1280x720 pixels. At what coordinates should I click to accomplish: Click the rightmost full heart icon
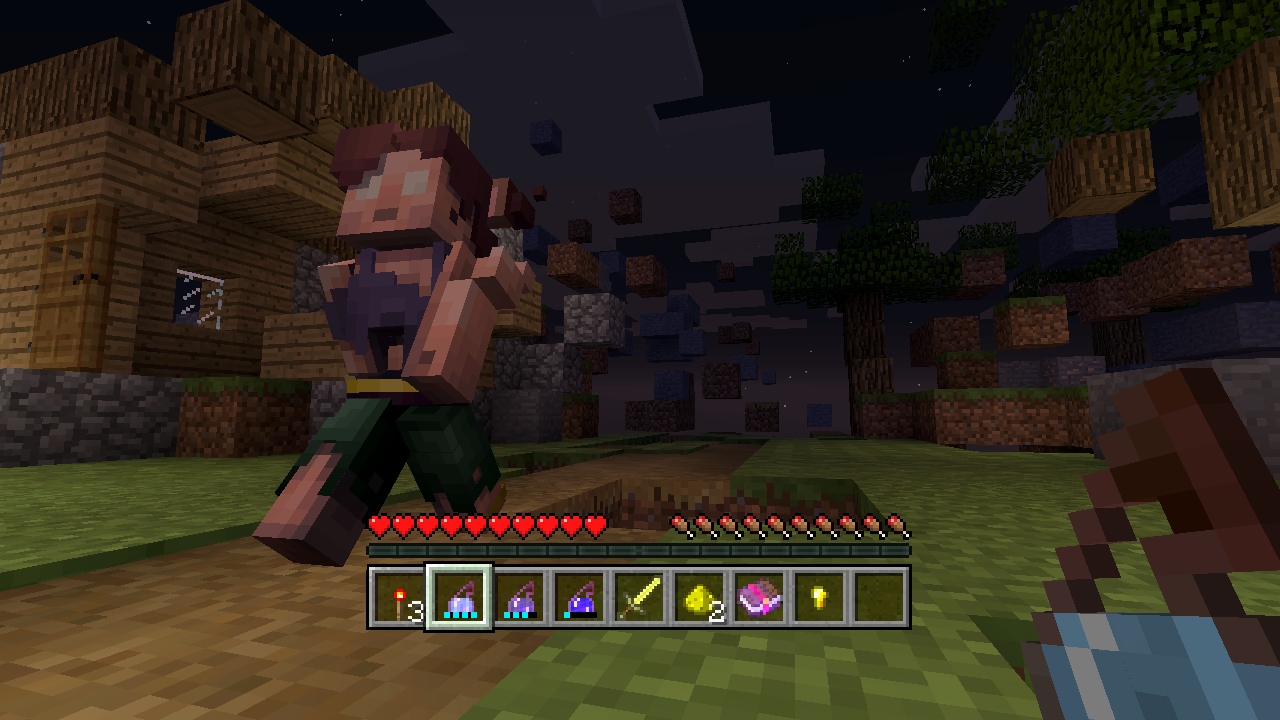point(598,525)
